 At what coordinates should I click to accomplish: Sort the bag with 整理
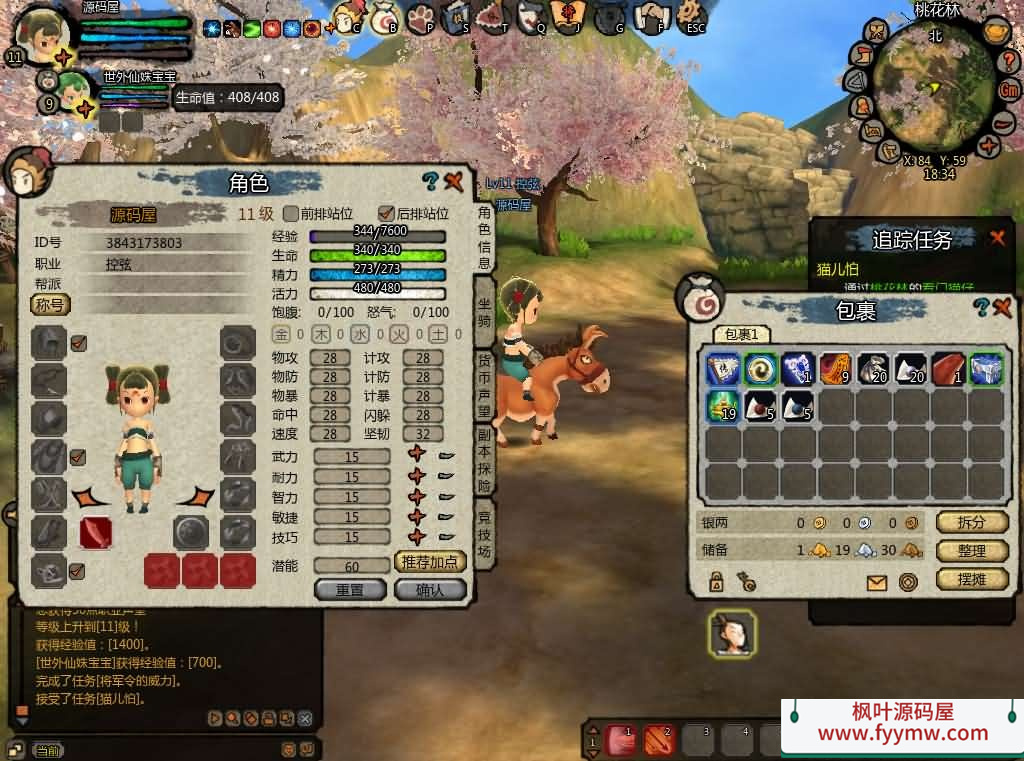click(972, 551)
